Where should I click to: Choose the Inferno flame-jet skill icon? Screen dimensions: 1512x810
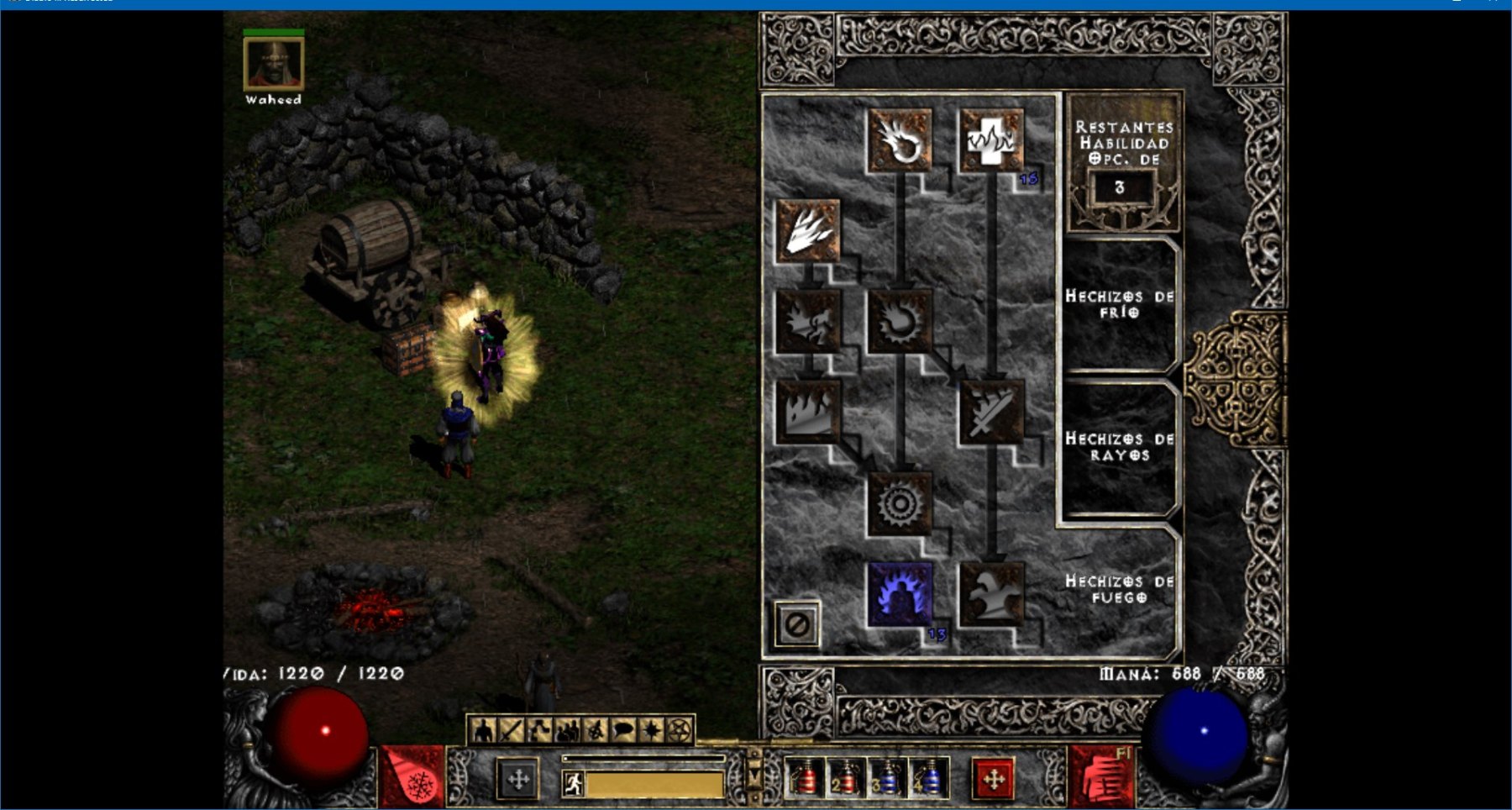point(808,231)
